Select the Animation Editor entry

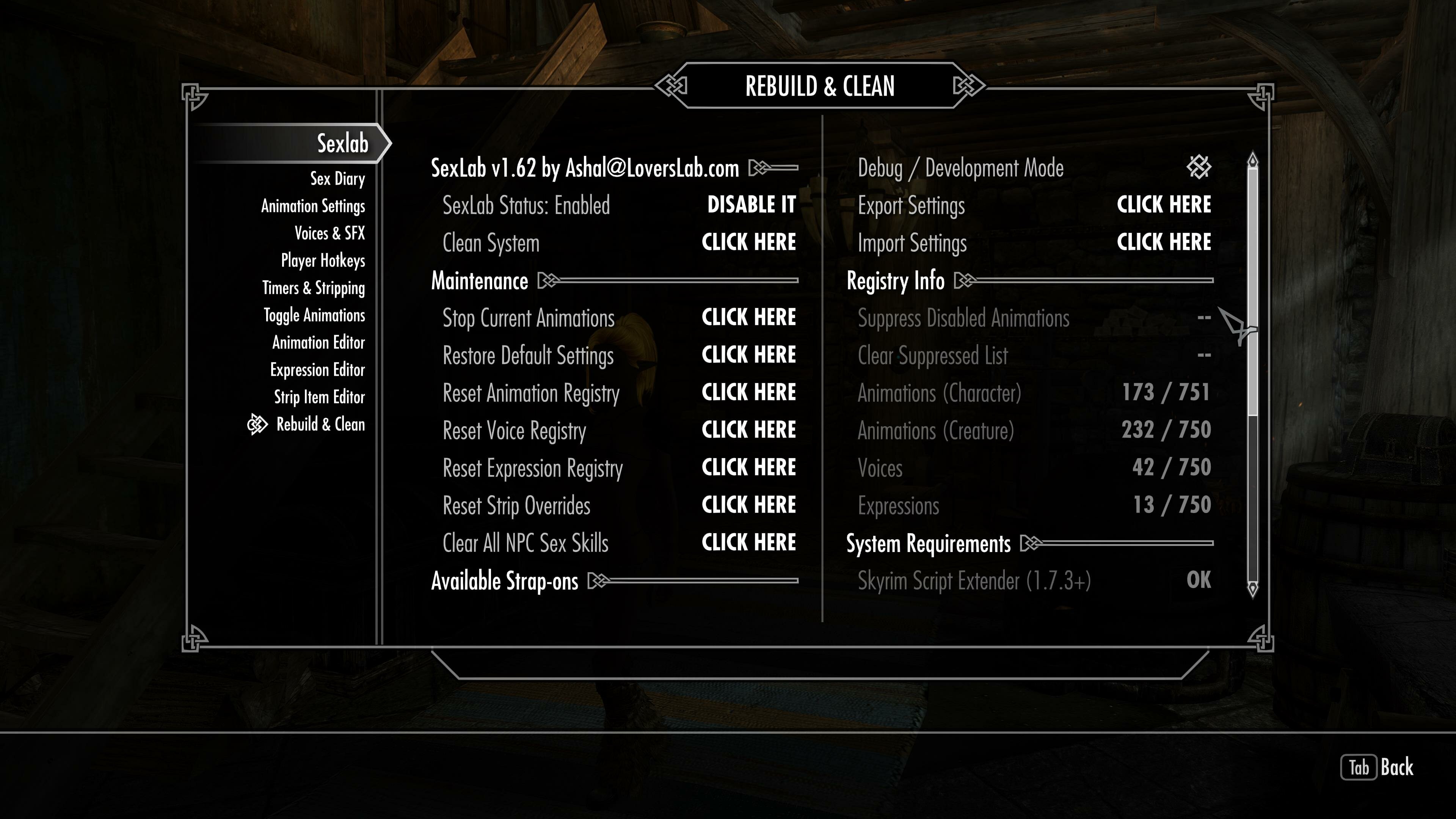pyautogui.click(x=318, y=342)
